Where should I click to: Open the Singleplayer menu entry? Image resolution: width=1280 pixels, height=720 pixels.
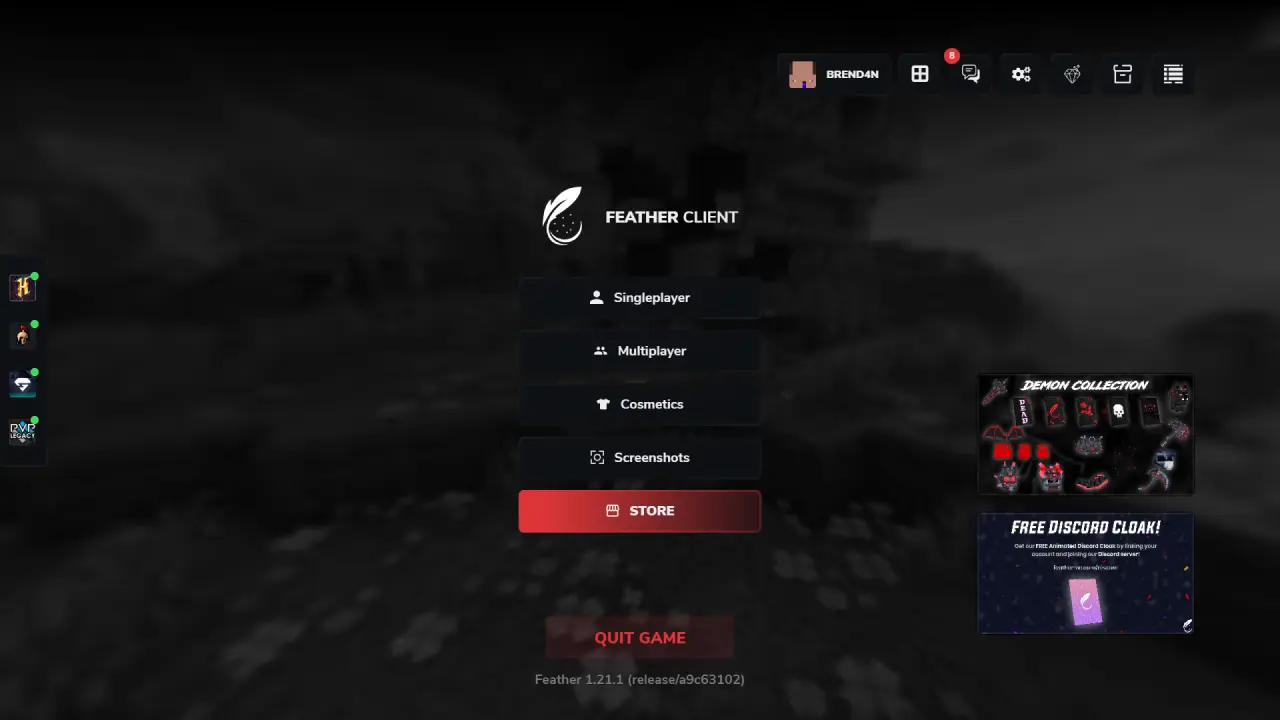[640, 297]
